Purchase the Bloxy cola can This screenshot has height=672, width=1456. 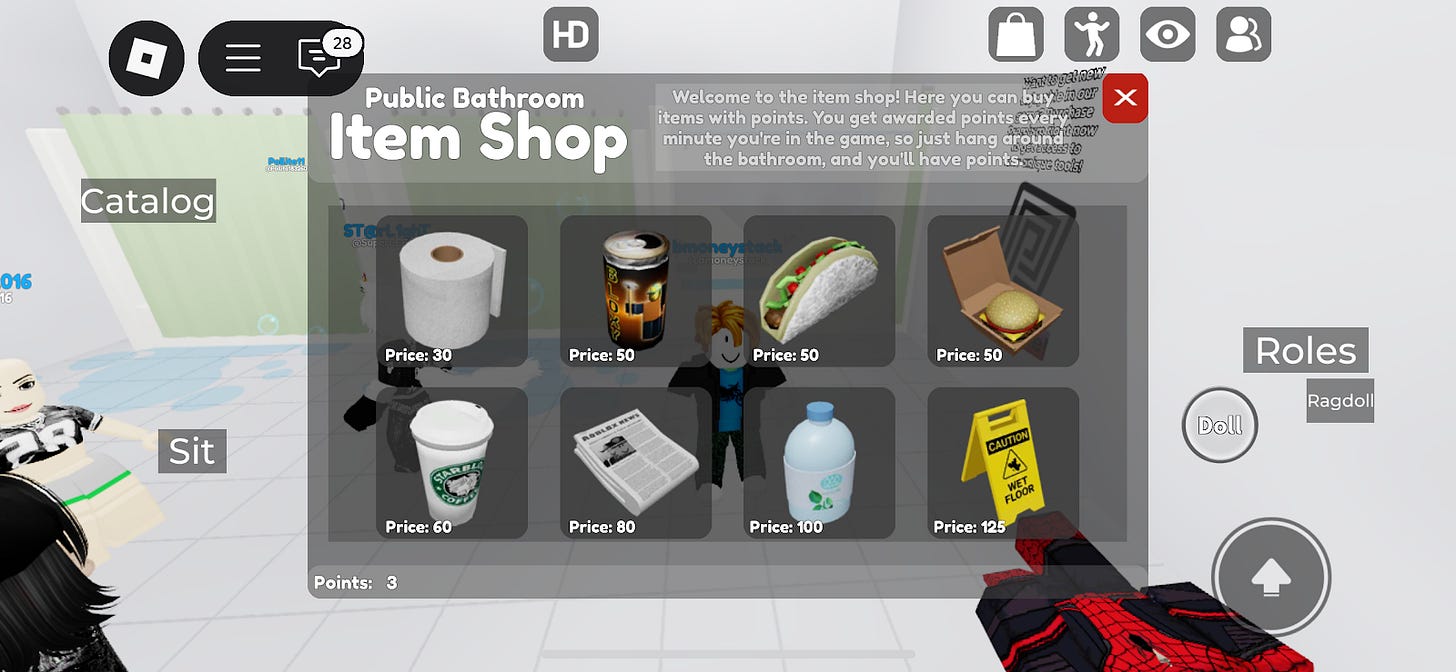pyautogui.click(x=636, y=291)
